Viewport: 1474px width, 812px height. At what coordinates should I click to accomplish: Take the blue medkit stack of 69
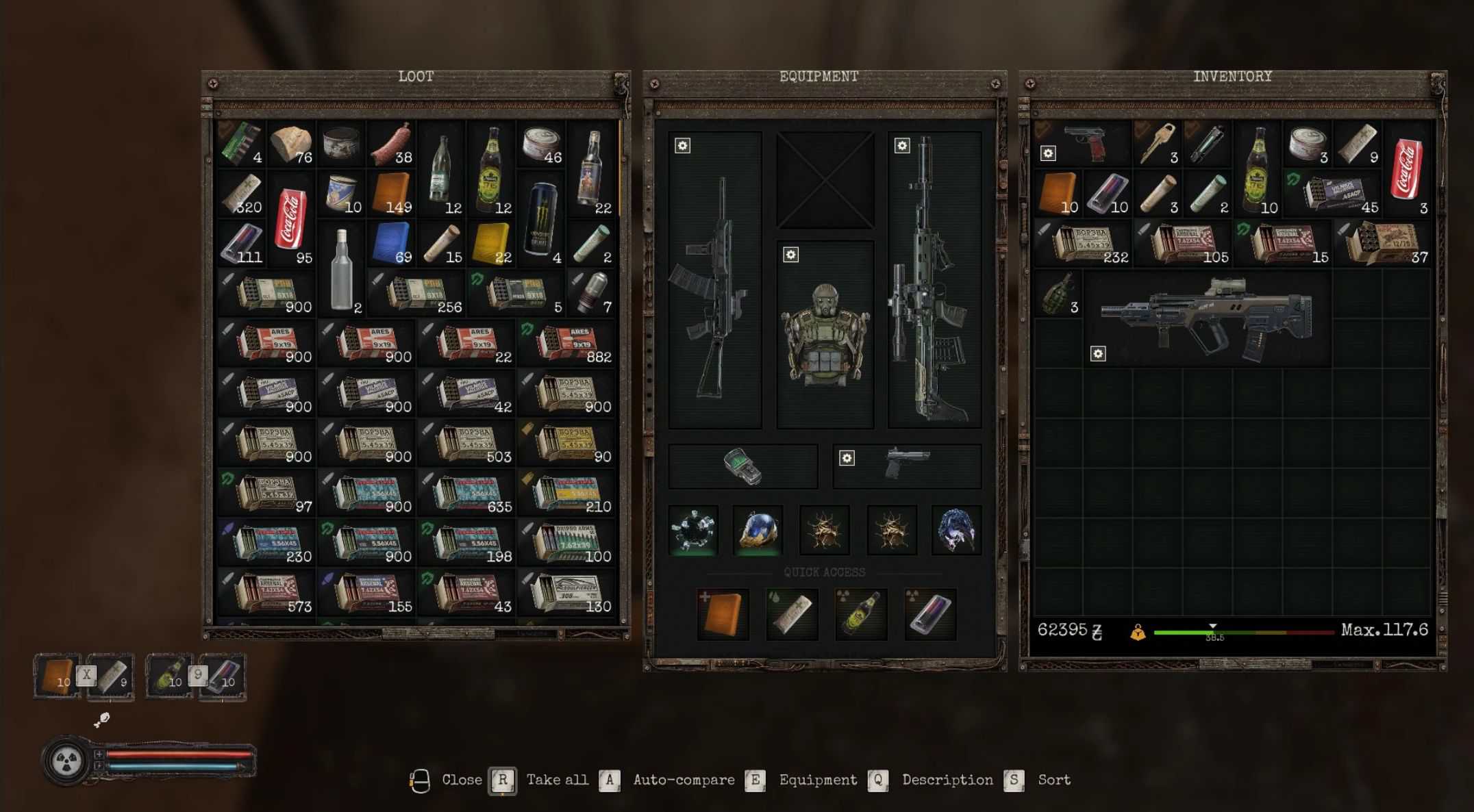coord(391,244)
